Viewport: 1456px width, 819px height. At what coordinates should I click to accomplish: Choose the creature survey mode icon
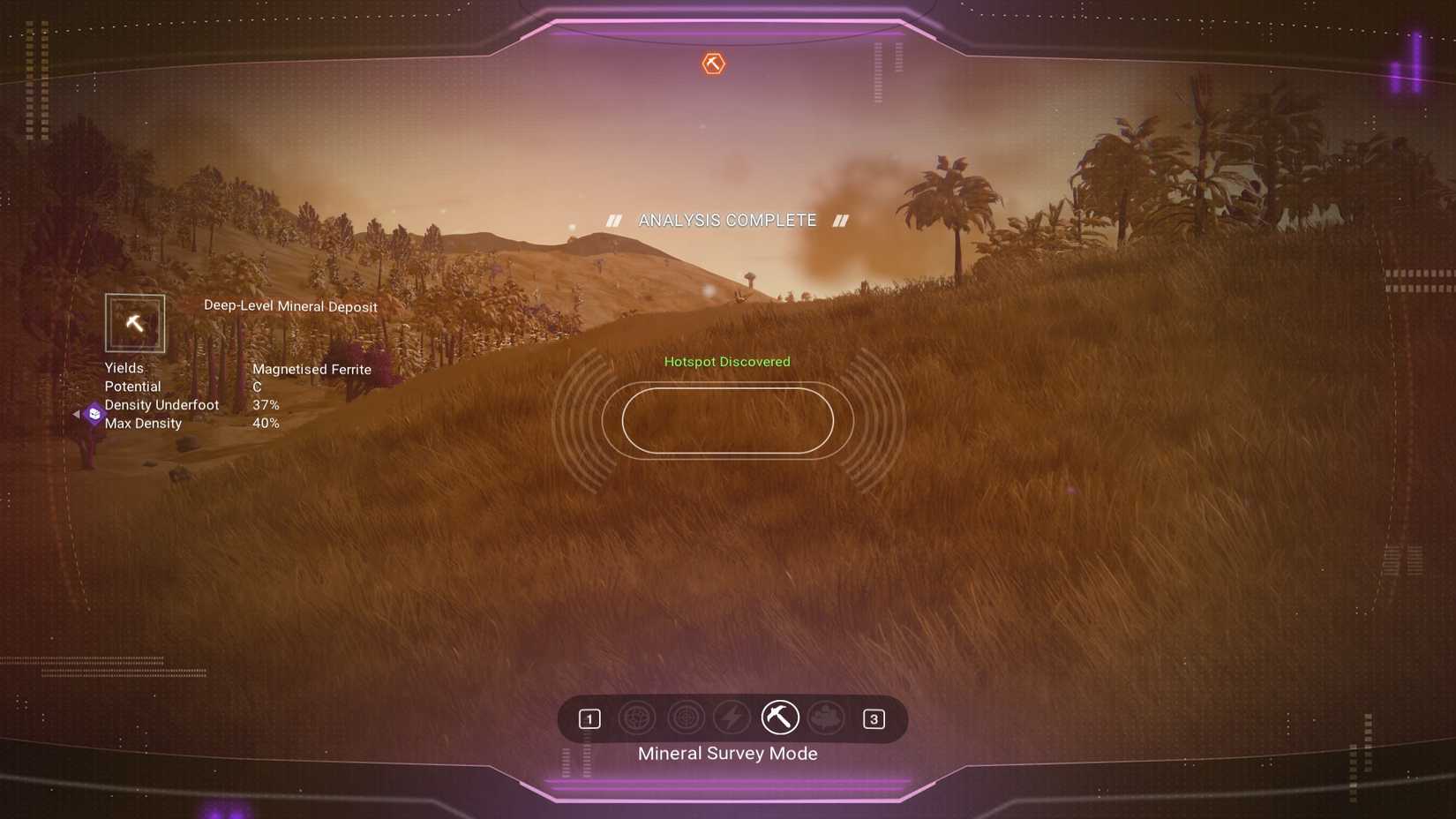[827, 718]
